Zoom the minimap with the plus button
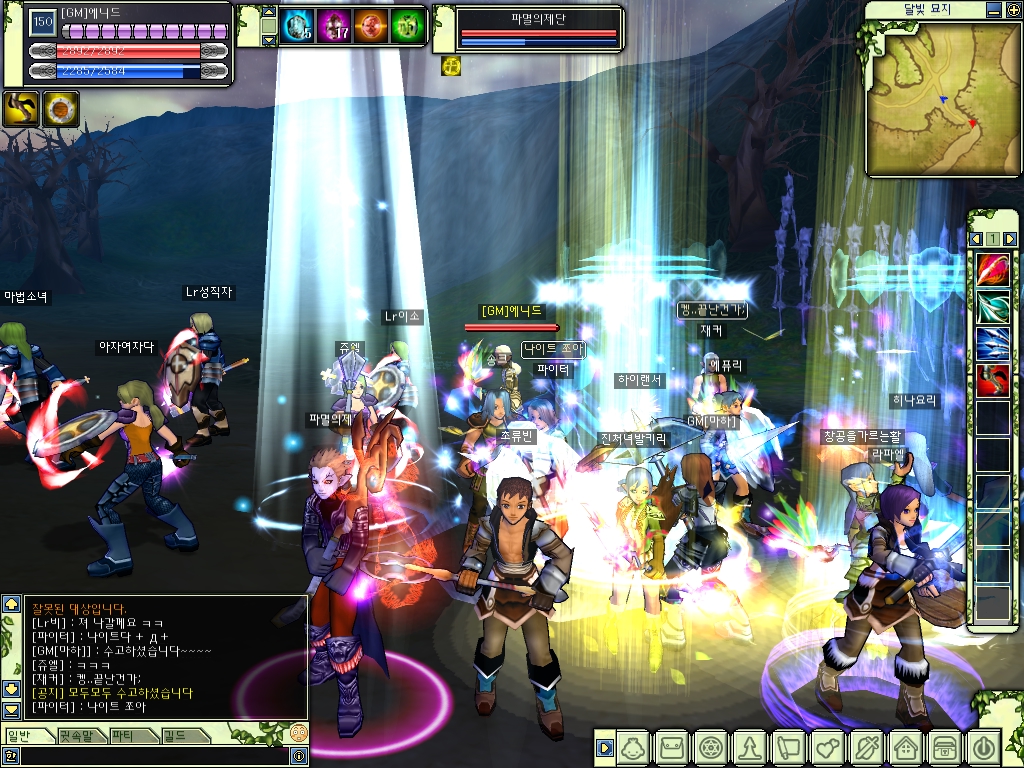The image size is (1024, 768). click(1010, 10)
